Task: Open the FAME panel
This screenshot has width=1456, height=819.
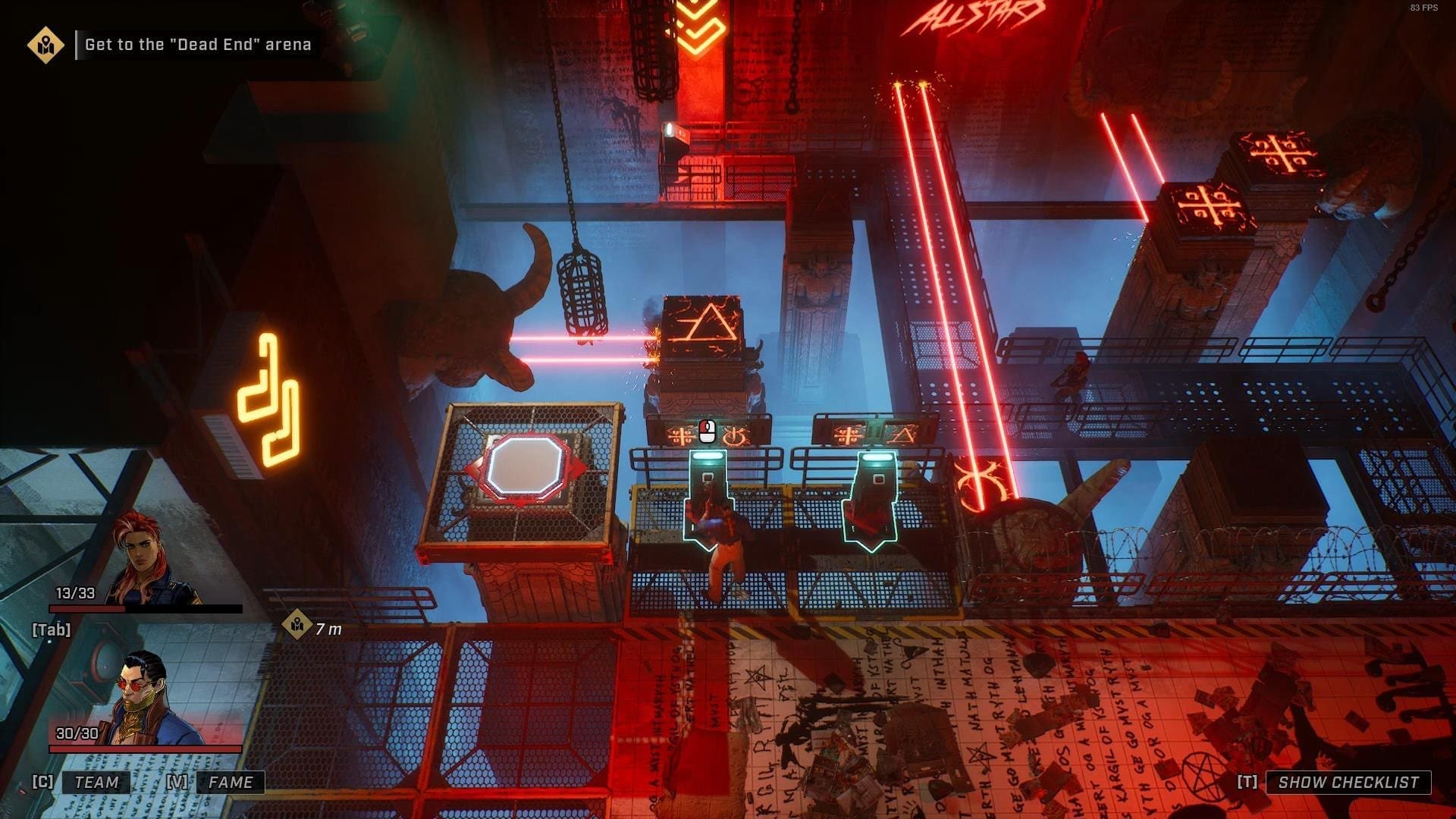Action: pos(230,782)
